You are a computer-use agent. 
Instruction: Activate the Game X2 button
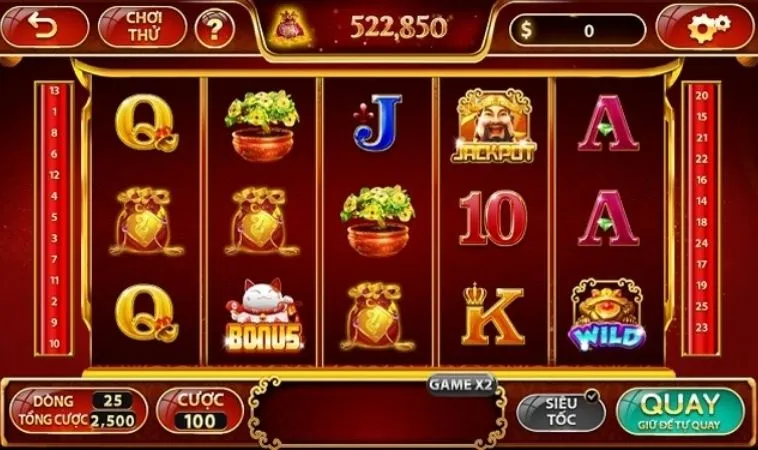462,383
